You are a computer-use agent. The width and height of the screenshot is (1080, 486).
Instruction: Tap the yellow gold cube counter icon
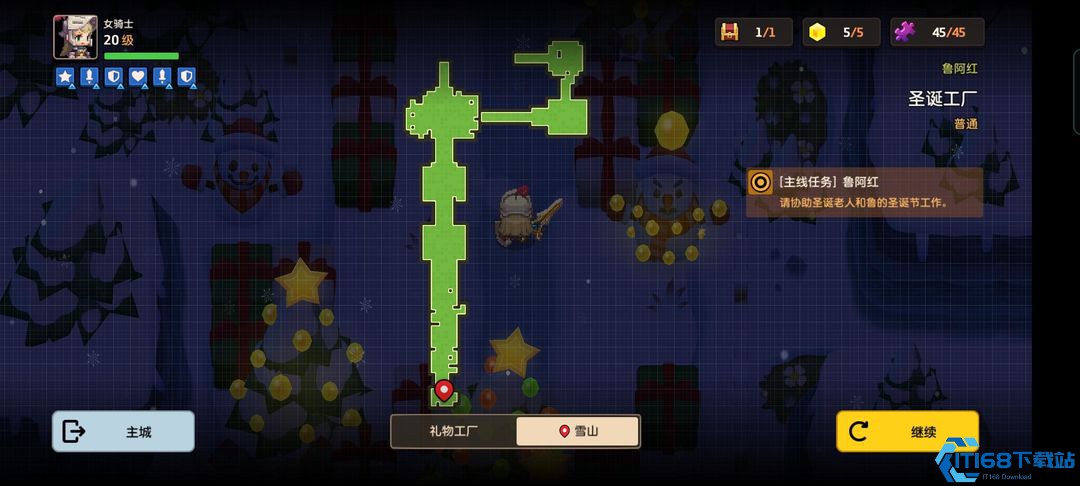(x=818, y=32)
